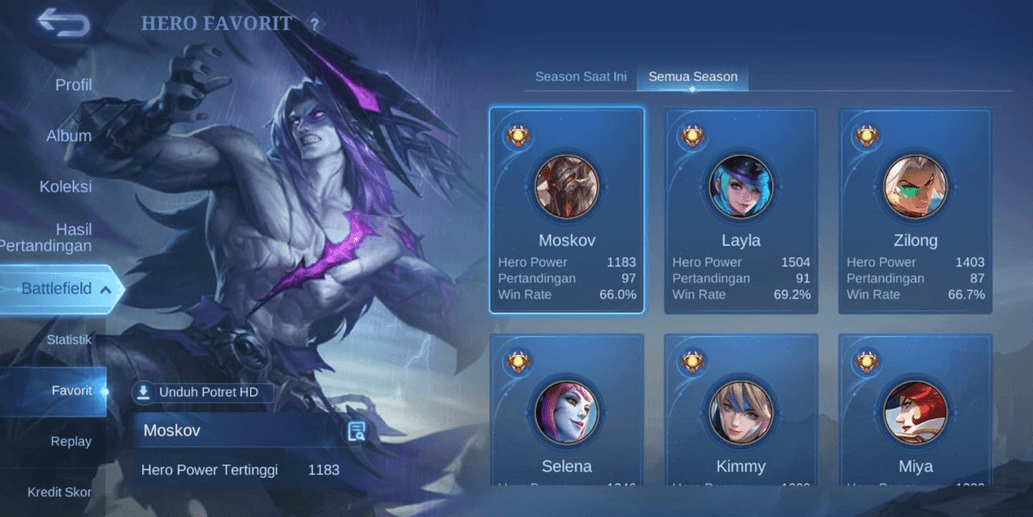Click the detail icon beside Moskov's name

point(356,431)
